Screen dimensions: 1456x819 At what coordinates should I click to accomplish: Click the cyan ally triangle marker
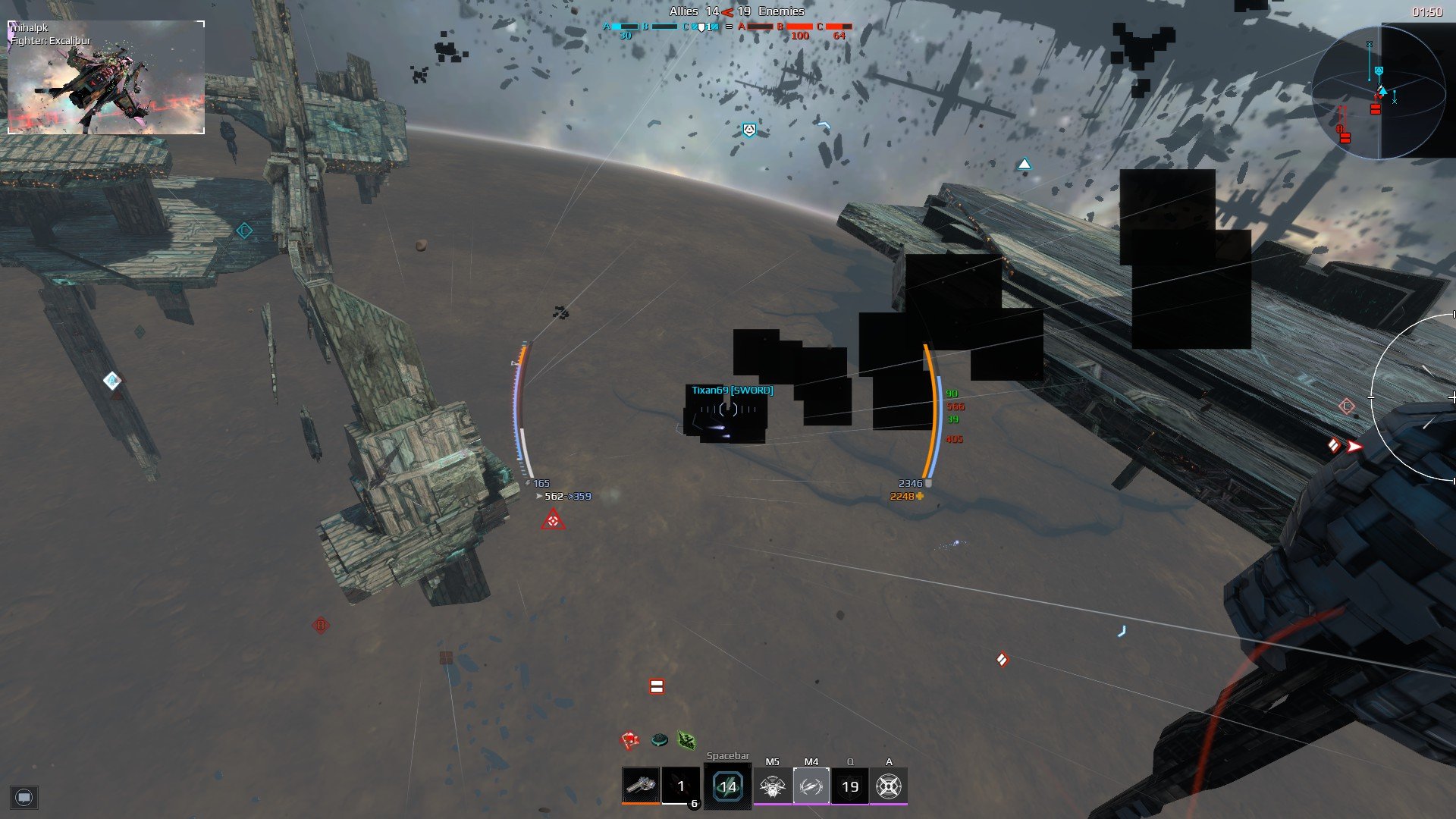pos(1025,164)
